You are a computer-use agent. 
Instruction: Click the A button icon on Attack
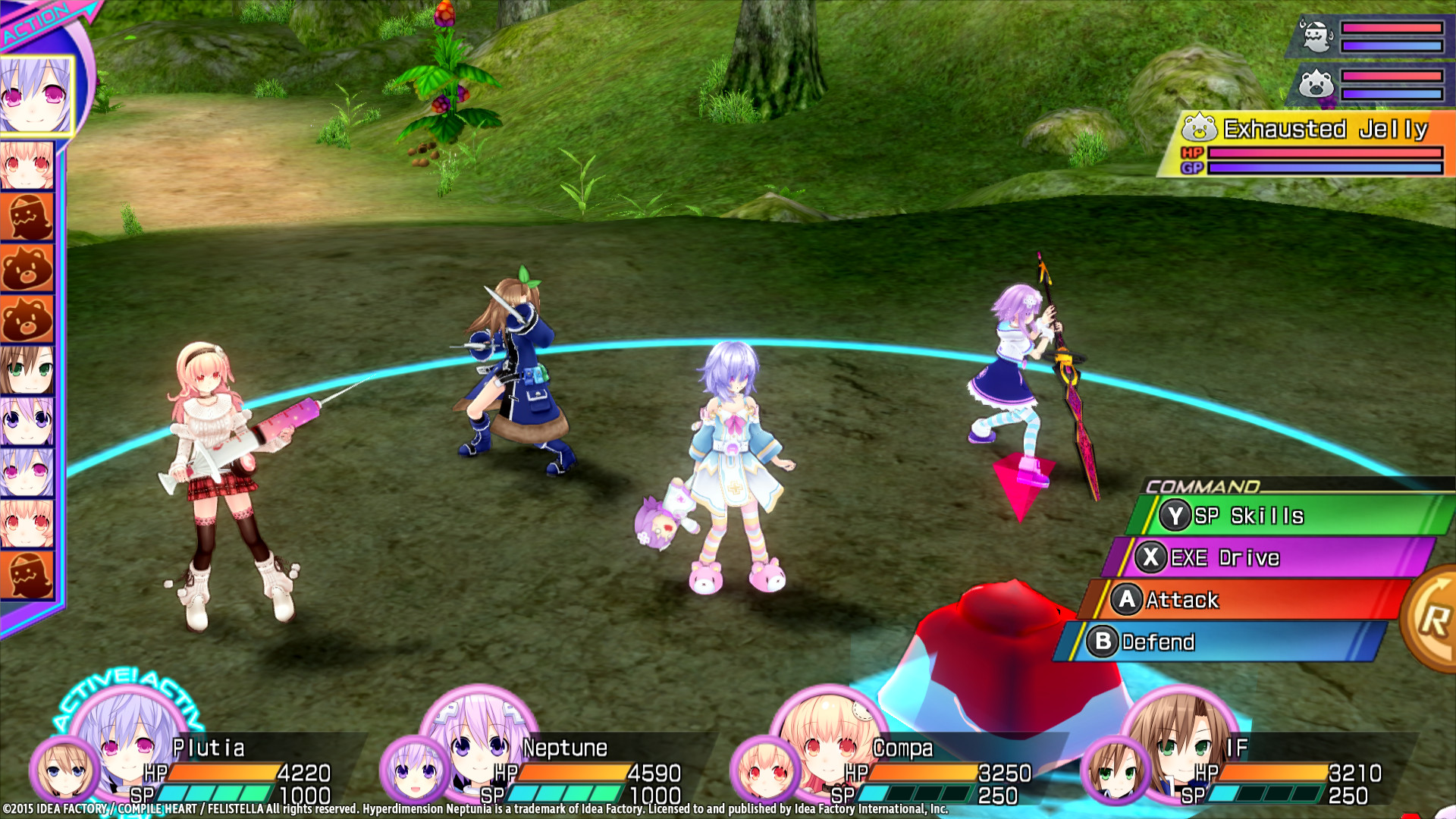1128,600
